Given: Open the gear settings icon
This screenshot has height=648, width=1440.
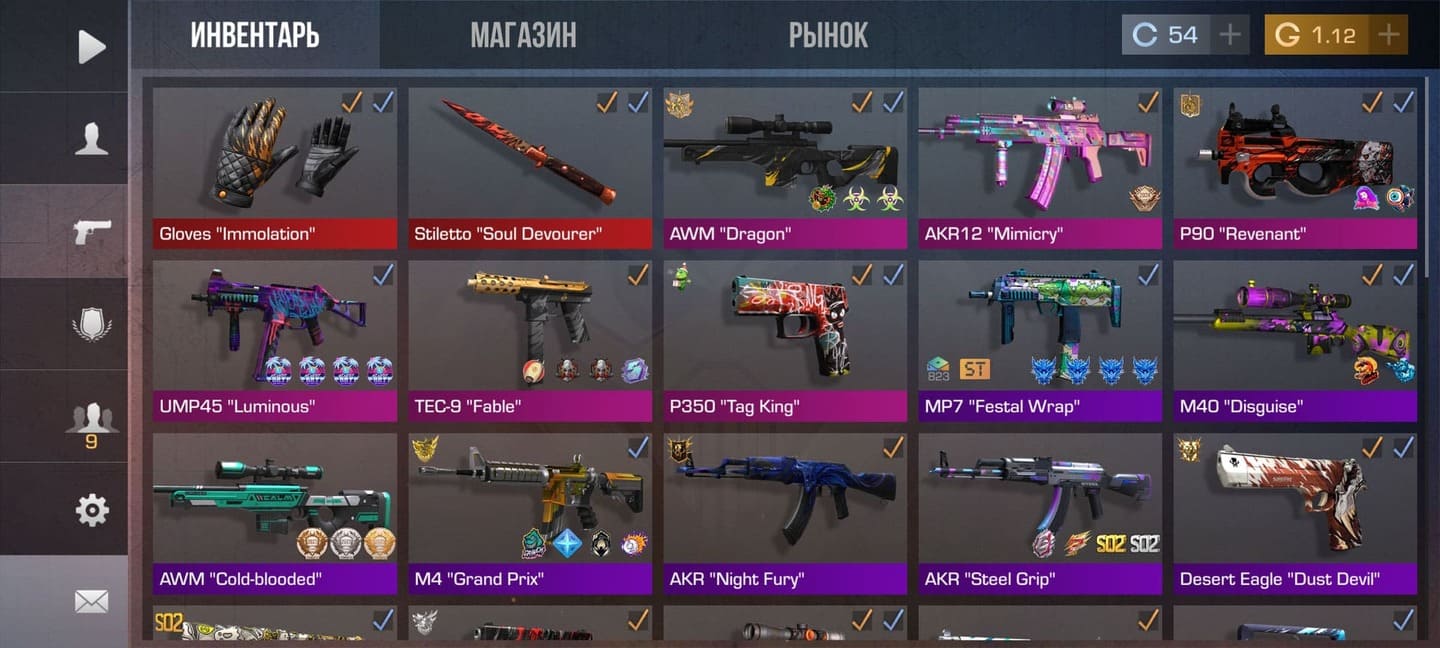Looking at the screenshot, I should coord(91,510).
